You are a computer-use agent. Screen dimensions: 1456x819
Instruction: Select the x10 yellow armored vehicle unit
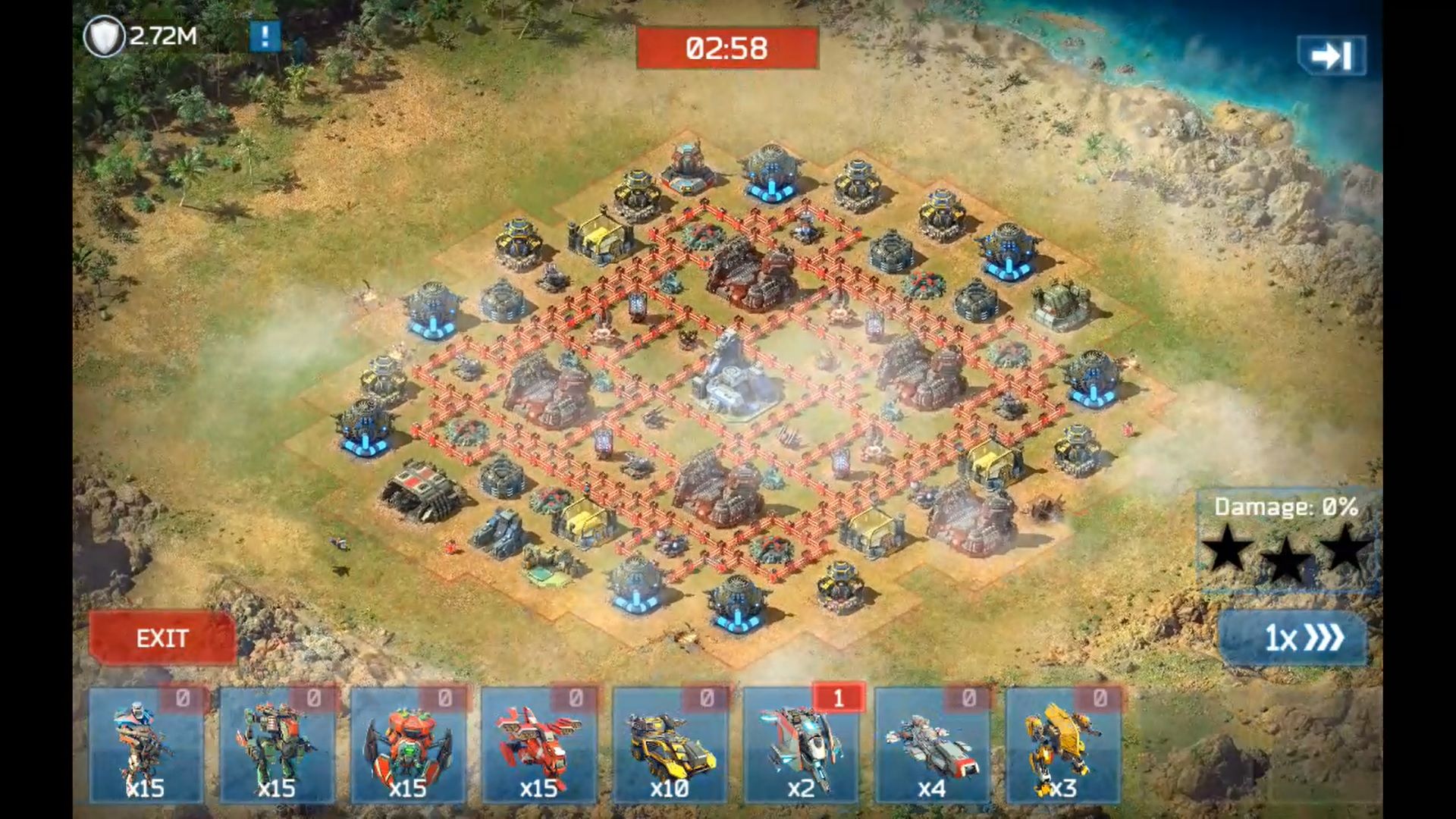click(x=670, y=746)
